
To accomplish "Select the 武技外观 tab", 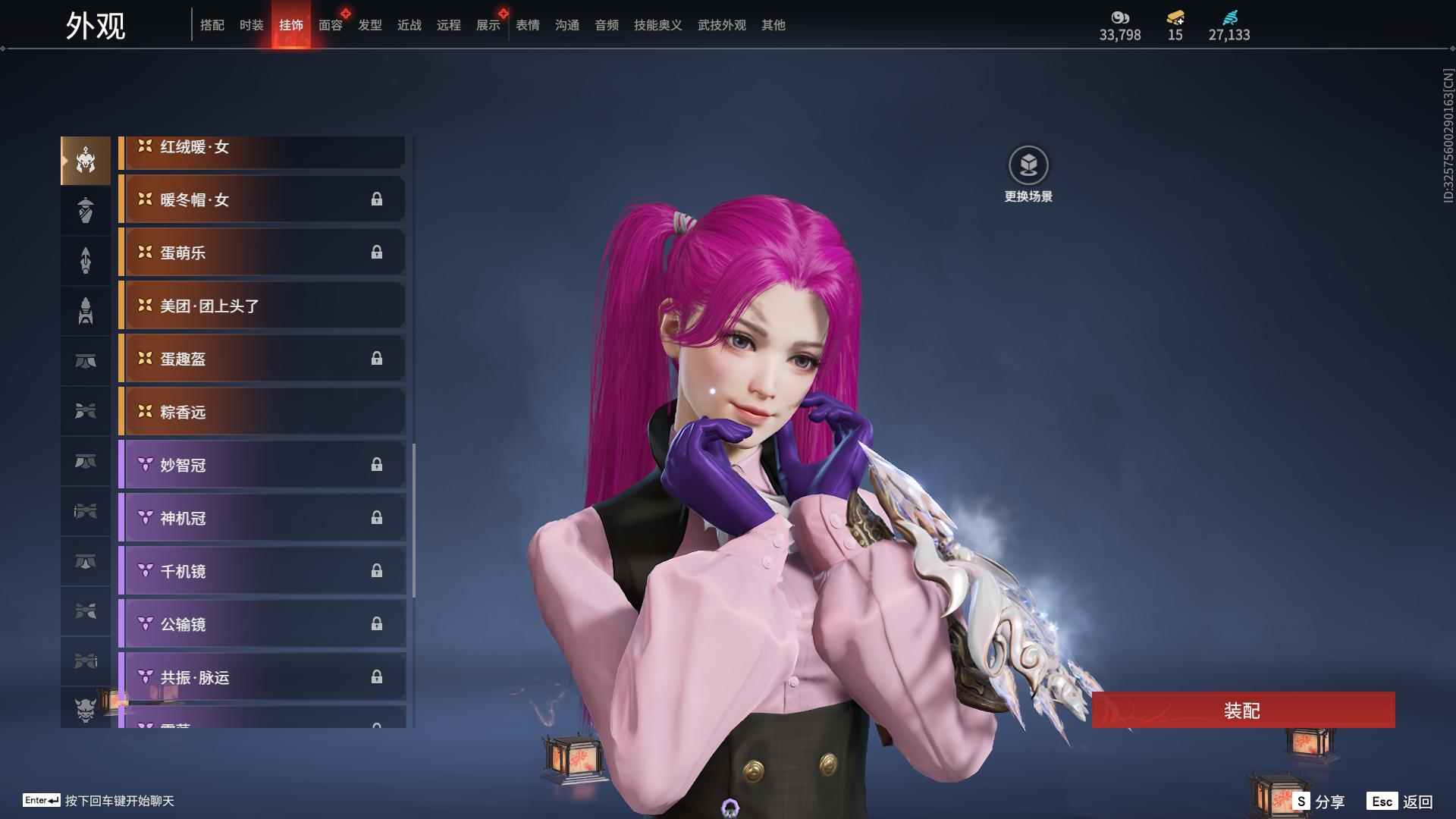I will pyautogui.click(x=721, y=25).
